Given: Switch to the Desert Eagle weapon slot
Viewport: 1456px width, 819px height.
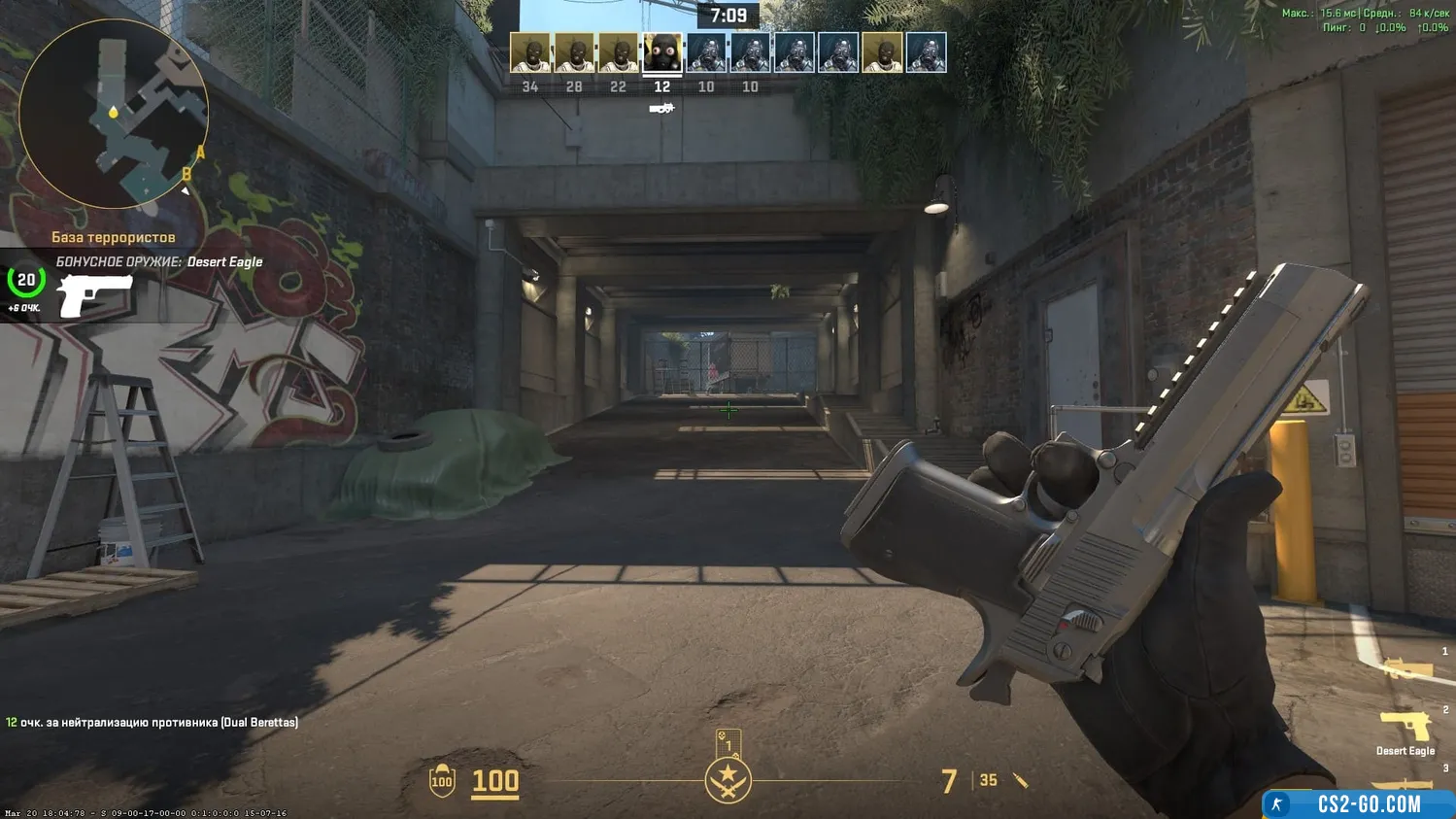Looking at the screenshot, I should (1405, 728).
